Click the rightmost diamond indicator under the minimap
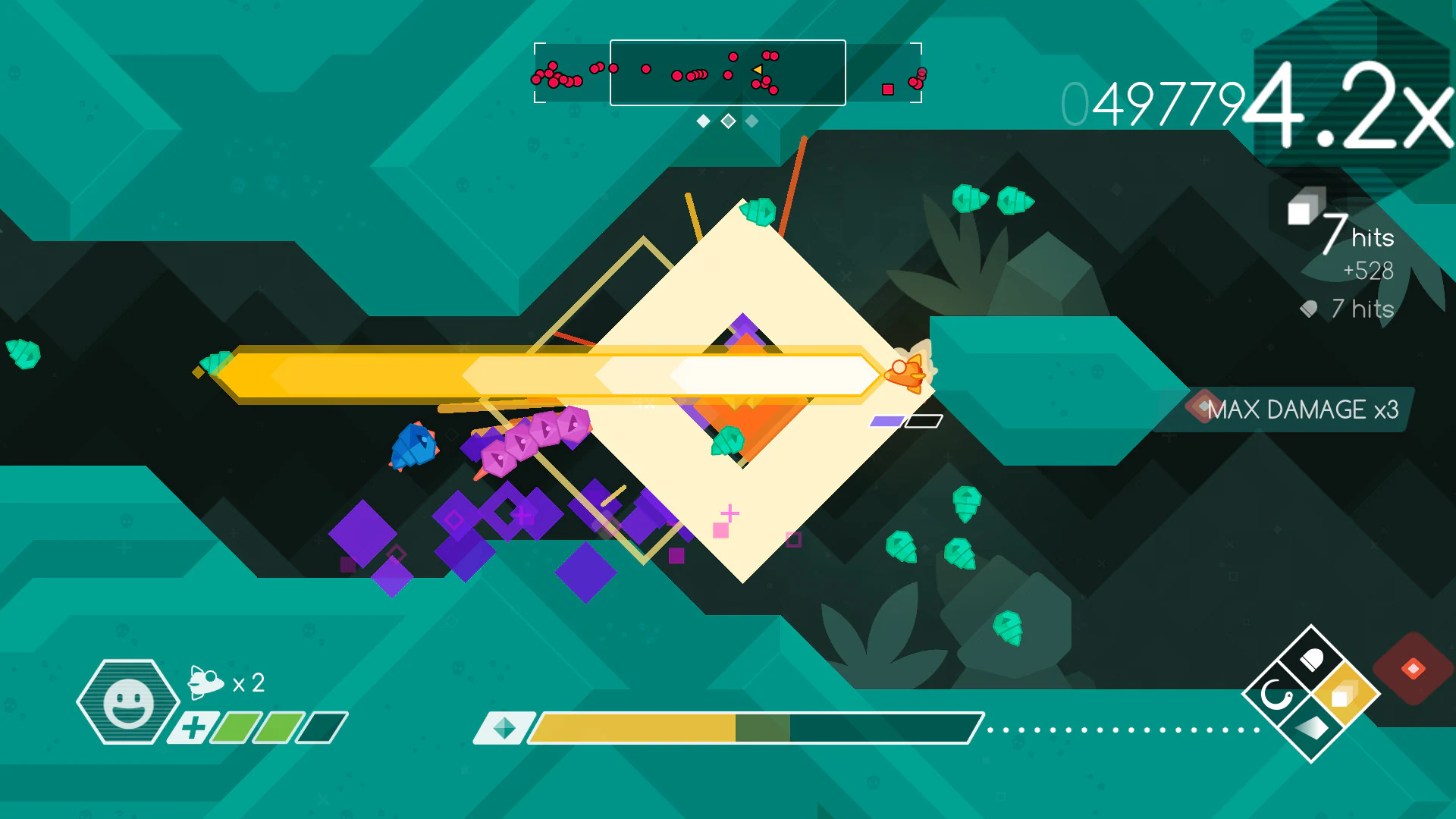This screenshot has height=819, width=1456. (751, 120)
